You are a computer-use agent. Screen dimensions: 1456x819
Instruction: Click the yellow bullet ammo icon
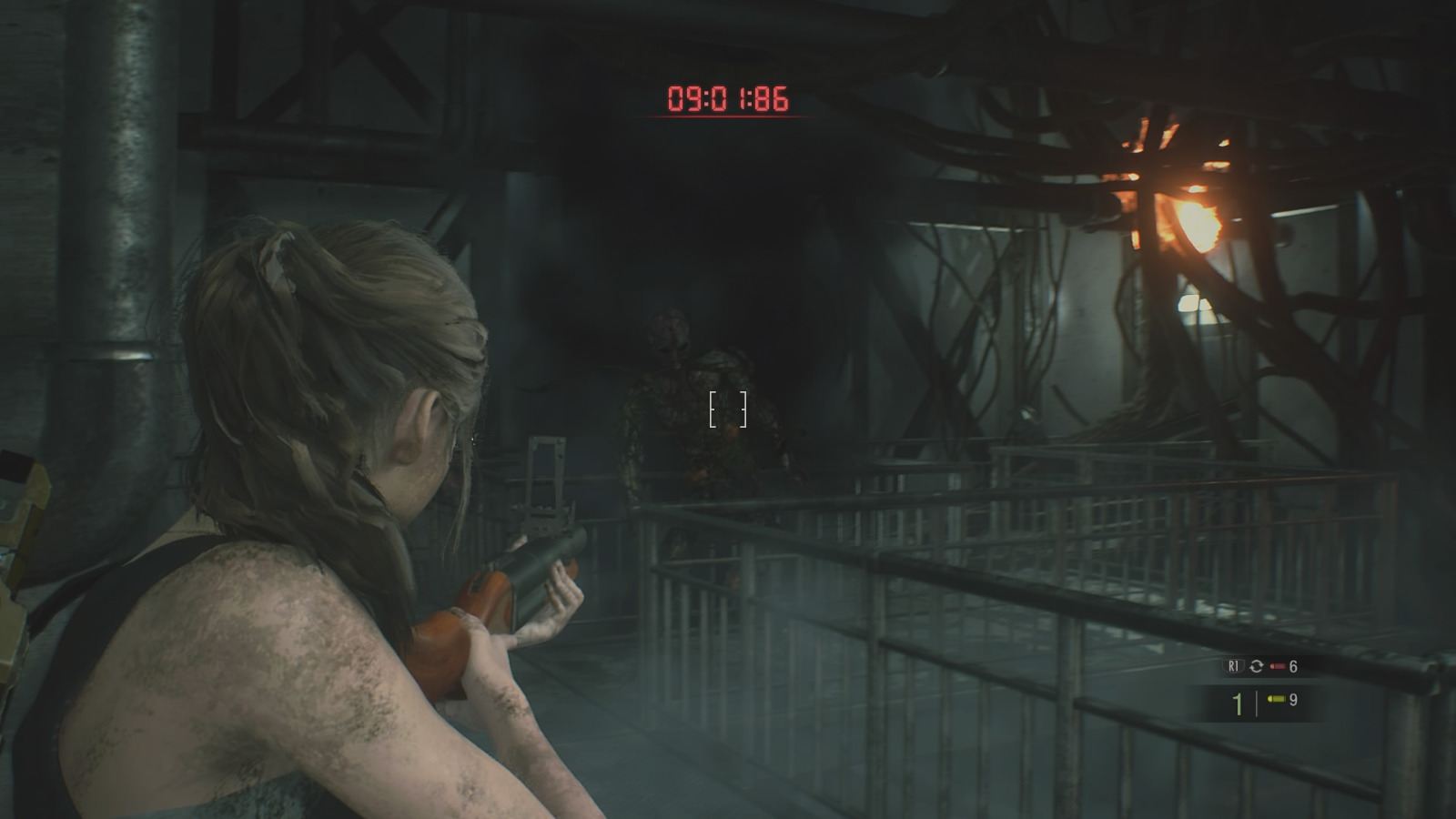tap(1277, 700)
